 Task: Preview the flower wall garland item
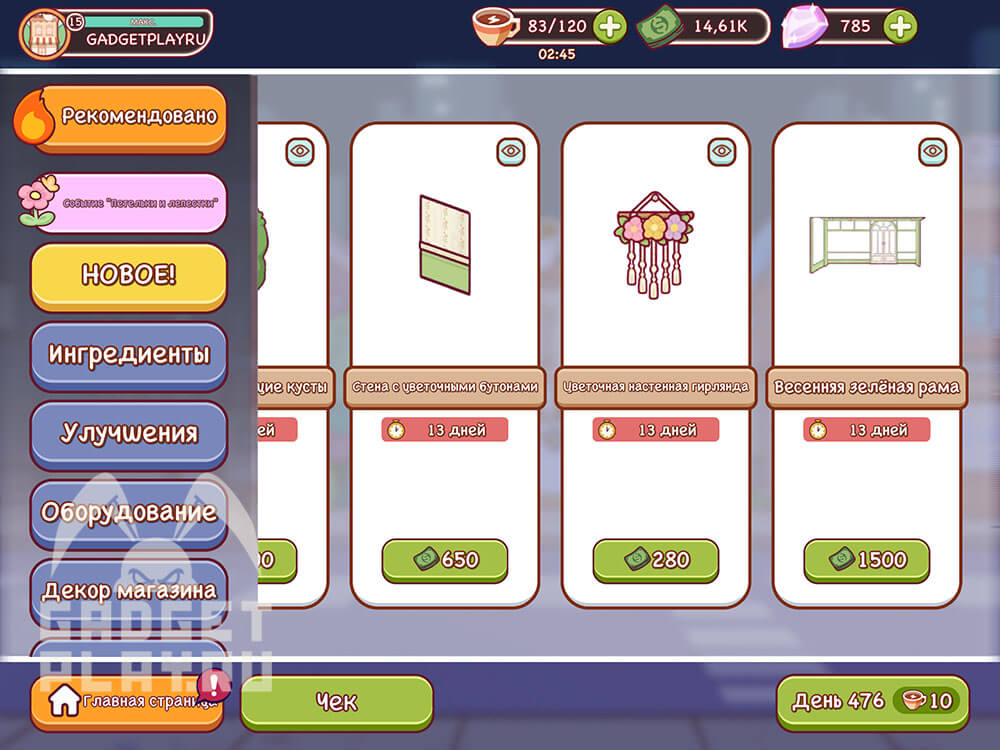pos(722,152)
